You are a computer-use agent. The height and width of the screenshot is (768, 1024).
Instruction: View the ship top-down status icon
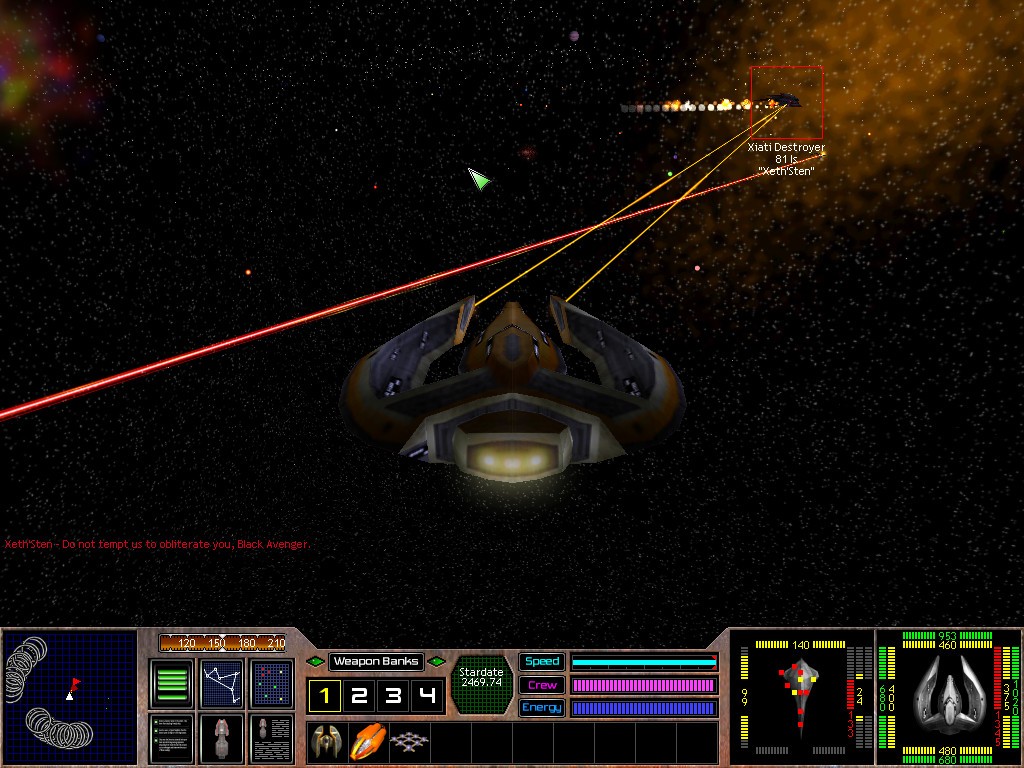click(222, 738)
